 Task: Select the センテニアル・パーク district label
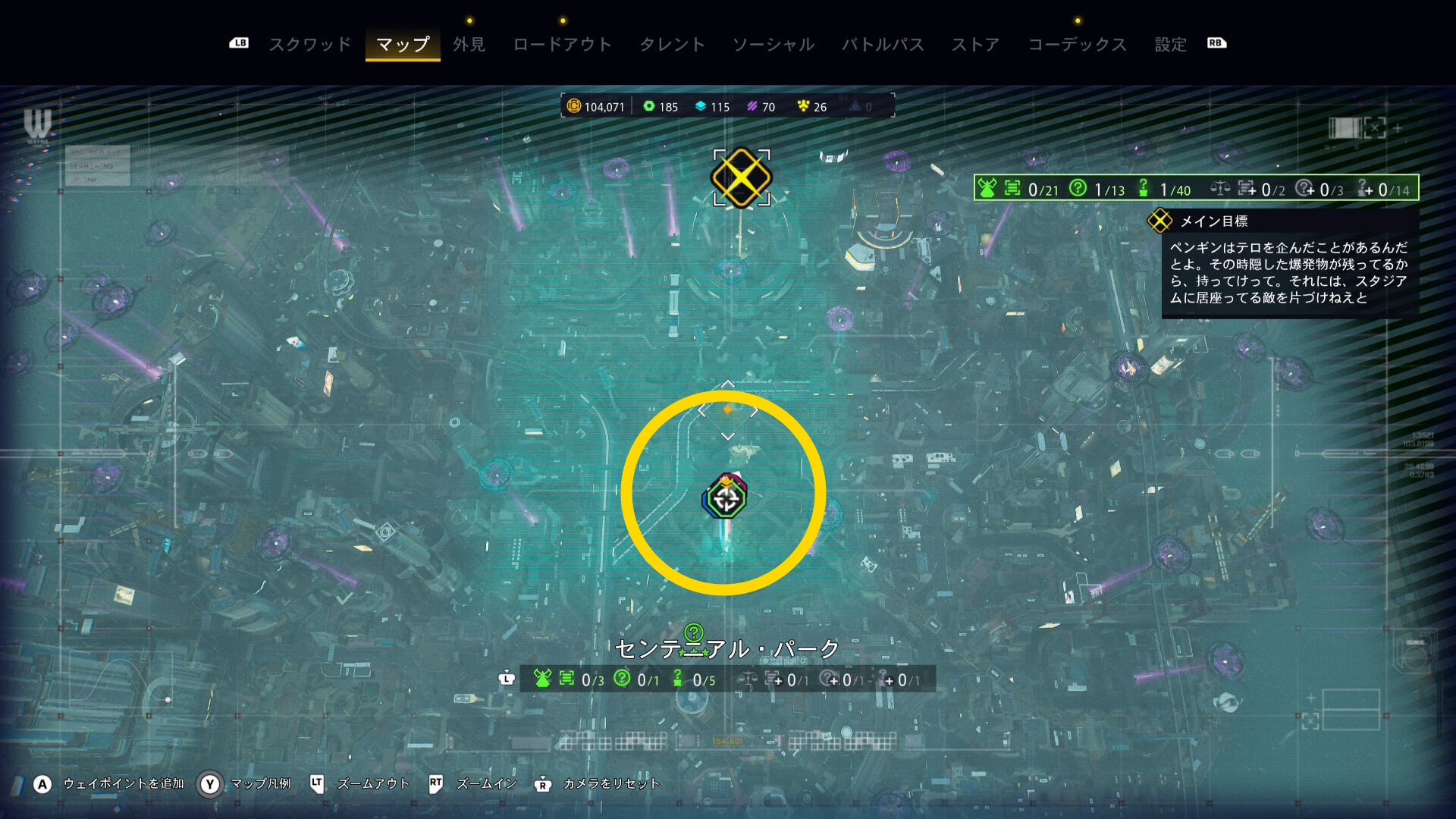pyautogui.click(x=726, y=649)
